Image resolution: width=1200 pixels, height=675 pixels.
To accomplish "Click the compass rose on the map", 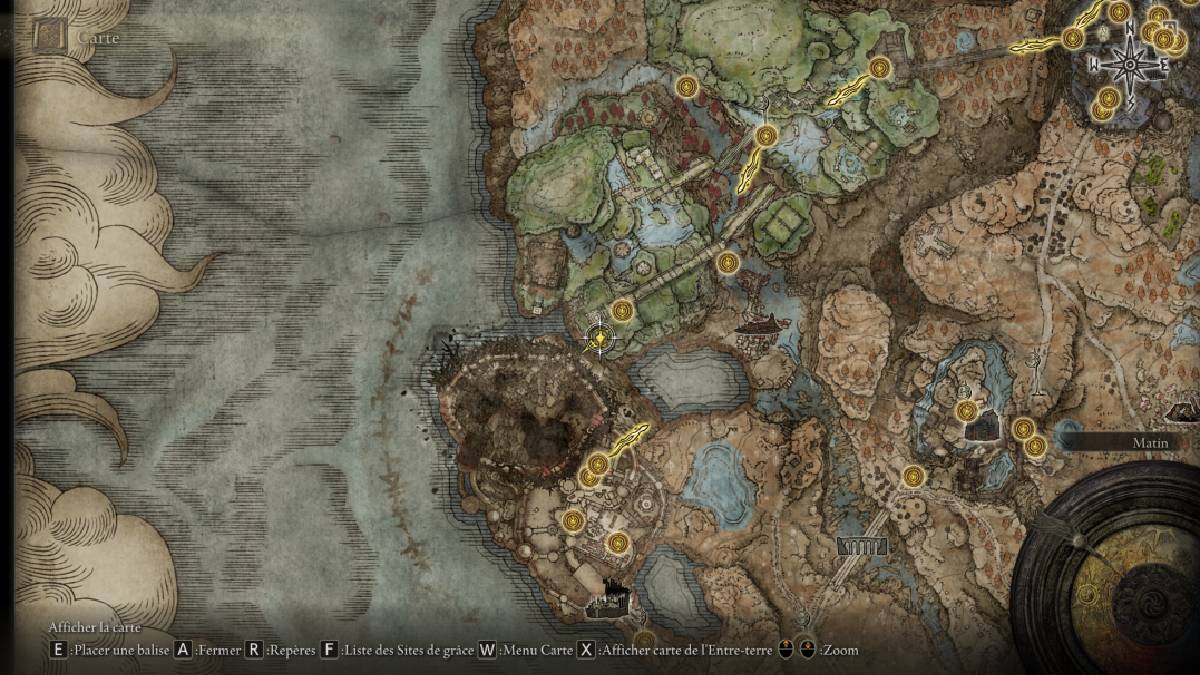I will (x=1129, y=65).
